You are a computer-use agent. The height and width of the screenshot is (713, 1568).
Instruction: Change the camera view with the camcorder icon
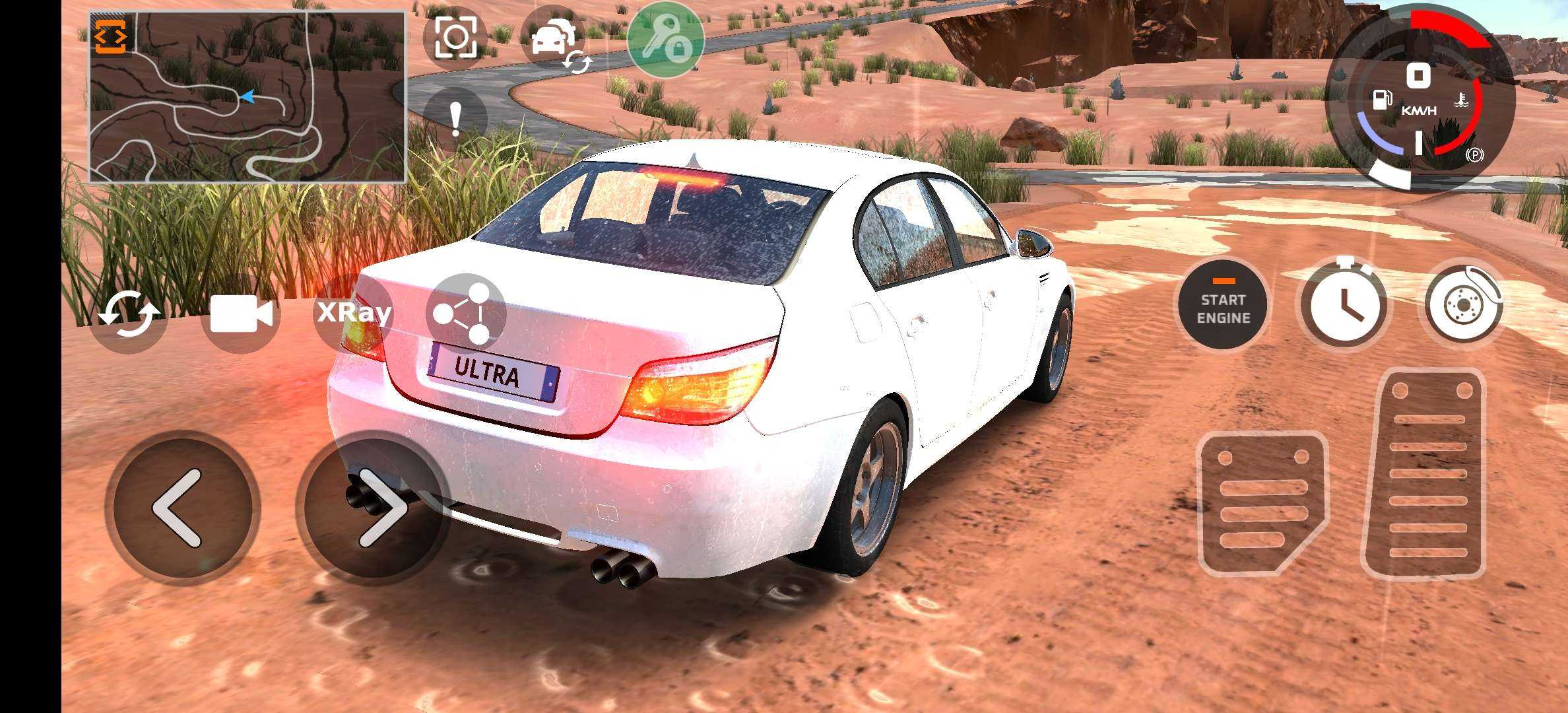241,314
